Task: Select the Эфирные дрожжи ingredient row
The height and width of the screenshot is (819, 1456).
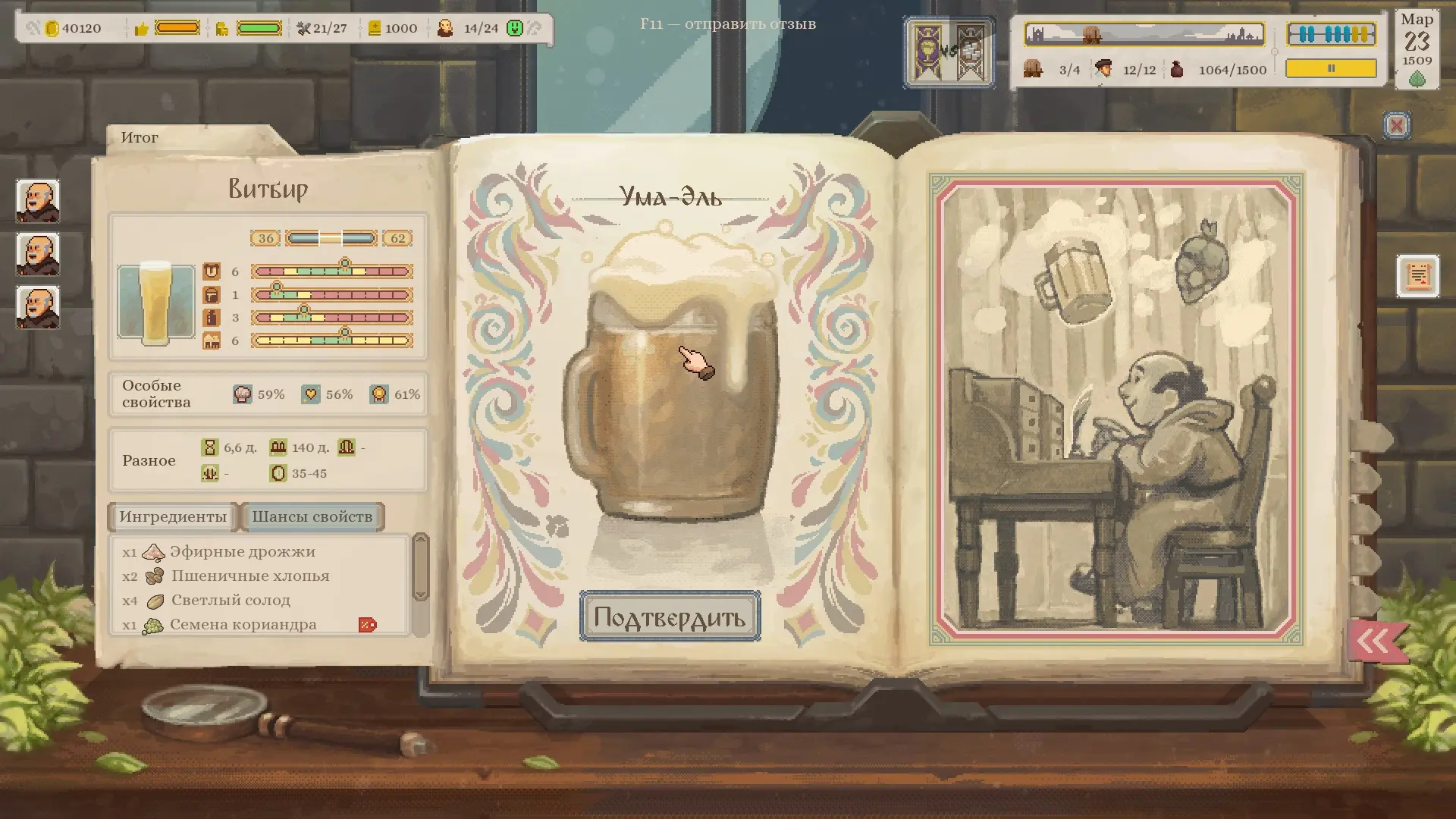Action: (241, 552)
